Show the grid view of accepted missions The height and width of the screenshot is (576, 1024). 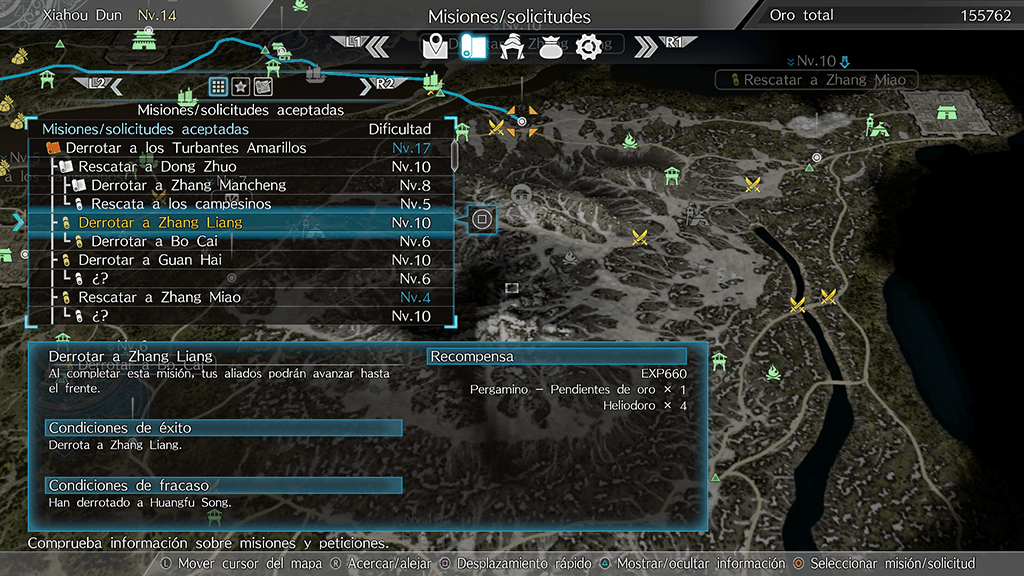[x=218, y=85]
